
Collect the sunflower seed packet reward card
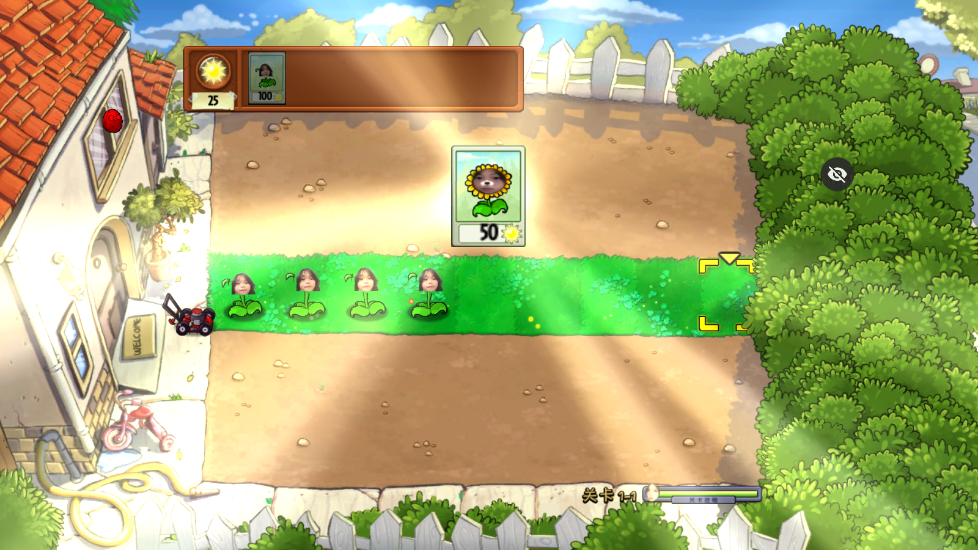pos(488,196)
